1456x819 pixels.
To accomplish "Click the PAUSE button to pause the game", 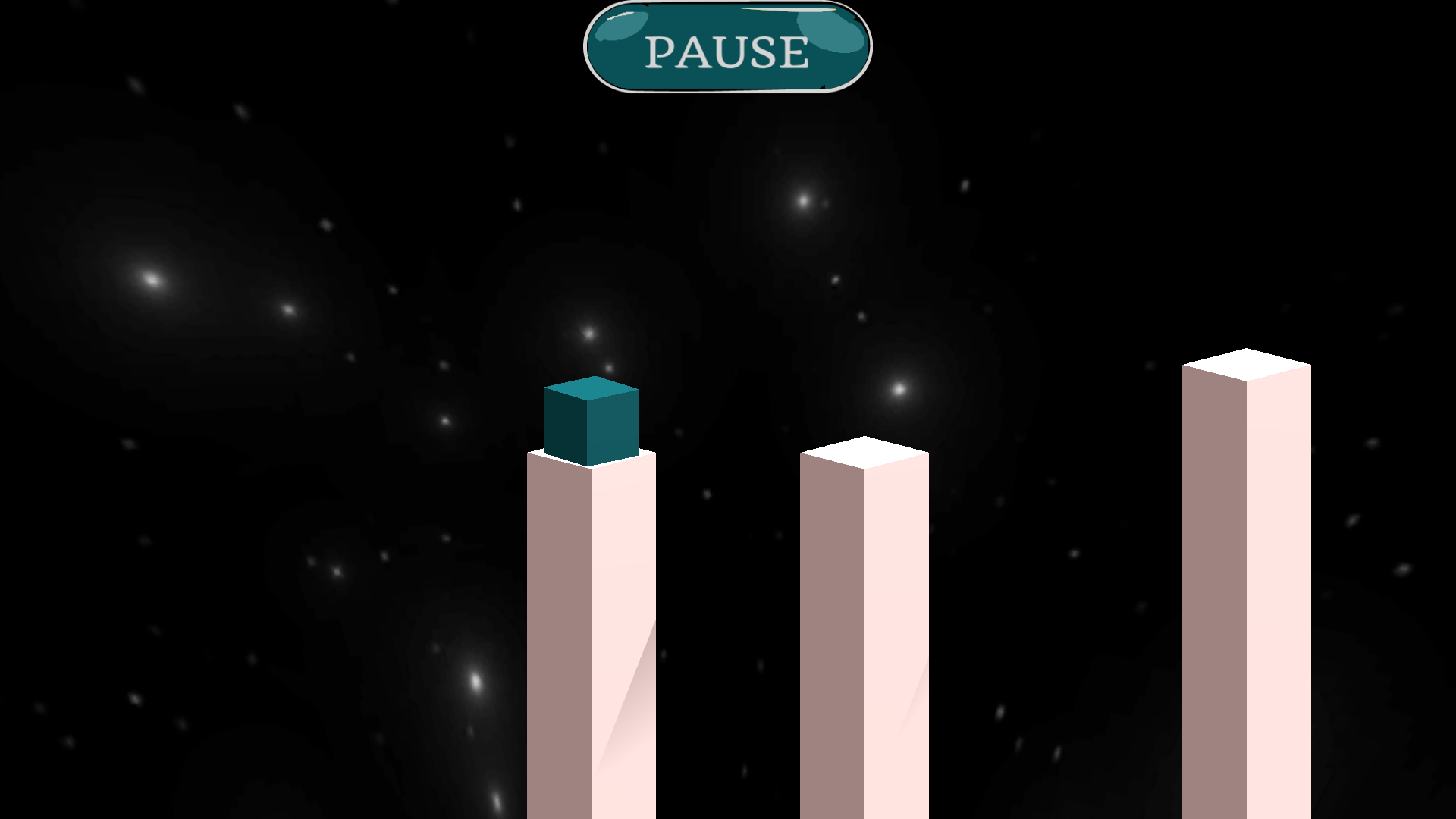I will pos(726,47).
